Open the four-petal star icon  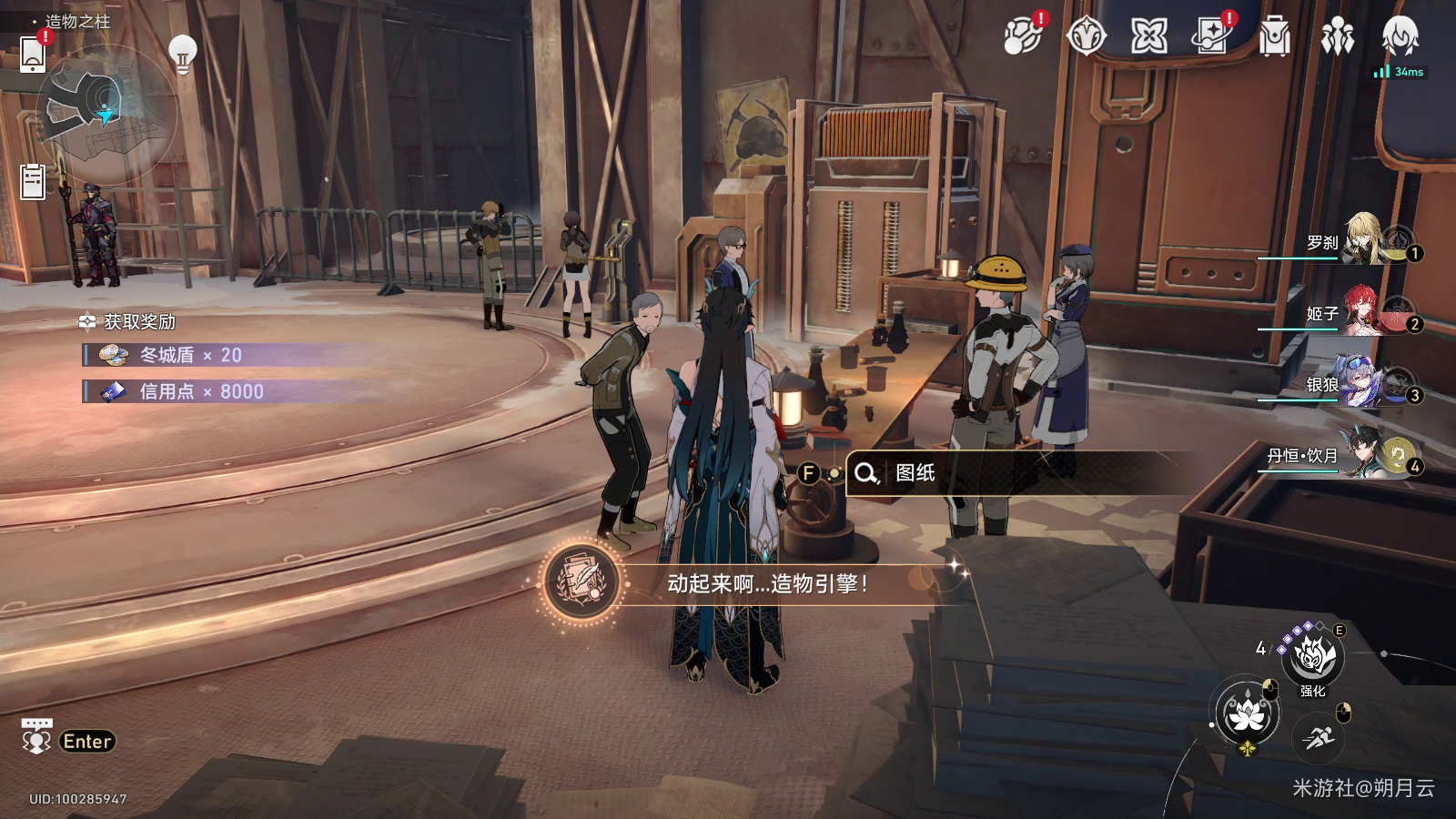pyautogui.click(x=1148, y=36)
